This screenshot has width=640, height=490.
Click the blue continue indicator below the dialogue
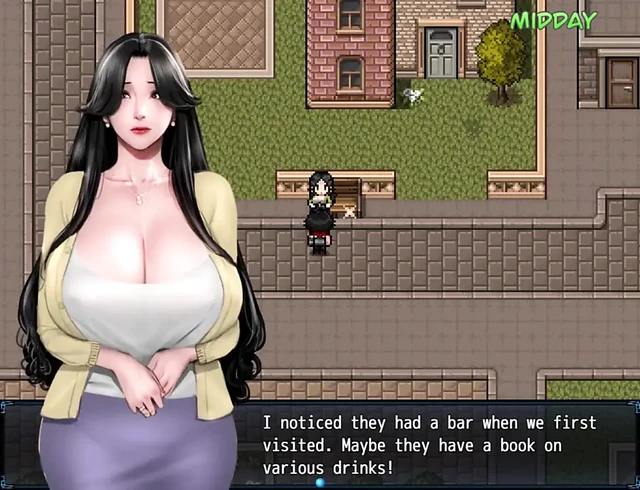(321, 483)
